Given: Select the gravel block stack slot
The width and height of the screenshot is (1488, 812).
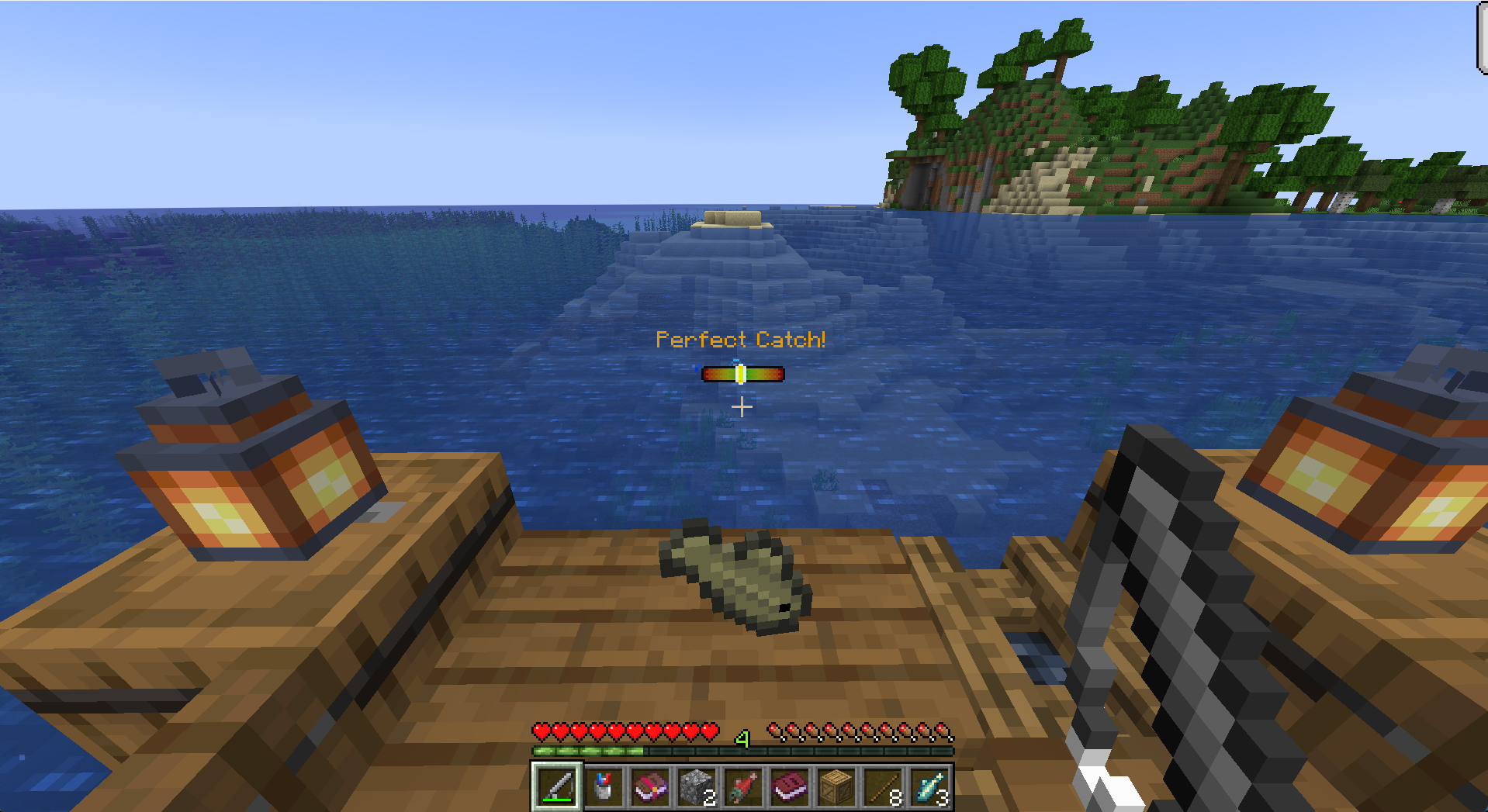Looking at the screenshot, I should click(x=696, y=787).
